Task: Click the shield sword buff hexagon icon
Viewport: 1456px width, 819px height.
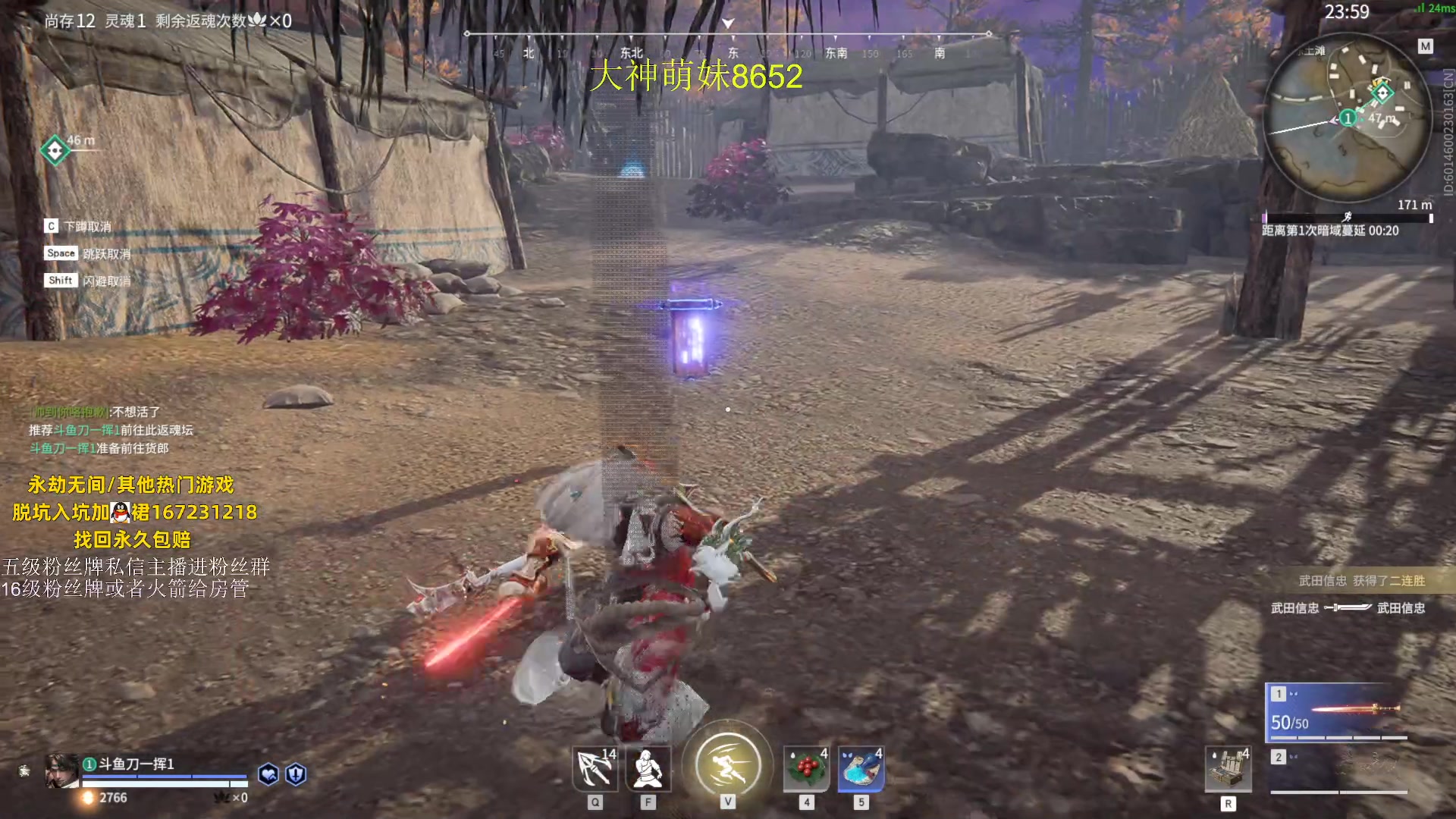Action: click(296, 774)
